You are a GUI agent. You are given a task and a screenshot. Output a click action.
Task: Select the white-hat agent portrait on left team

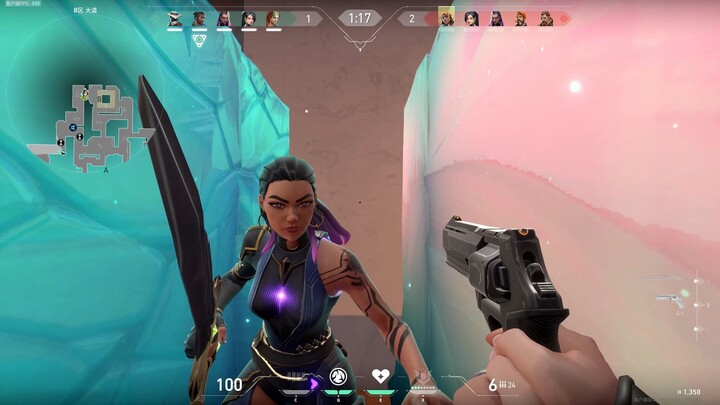(174, 18)
